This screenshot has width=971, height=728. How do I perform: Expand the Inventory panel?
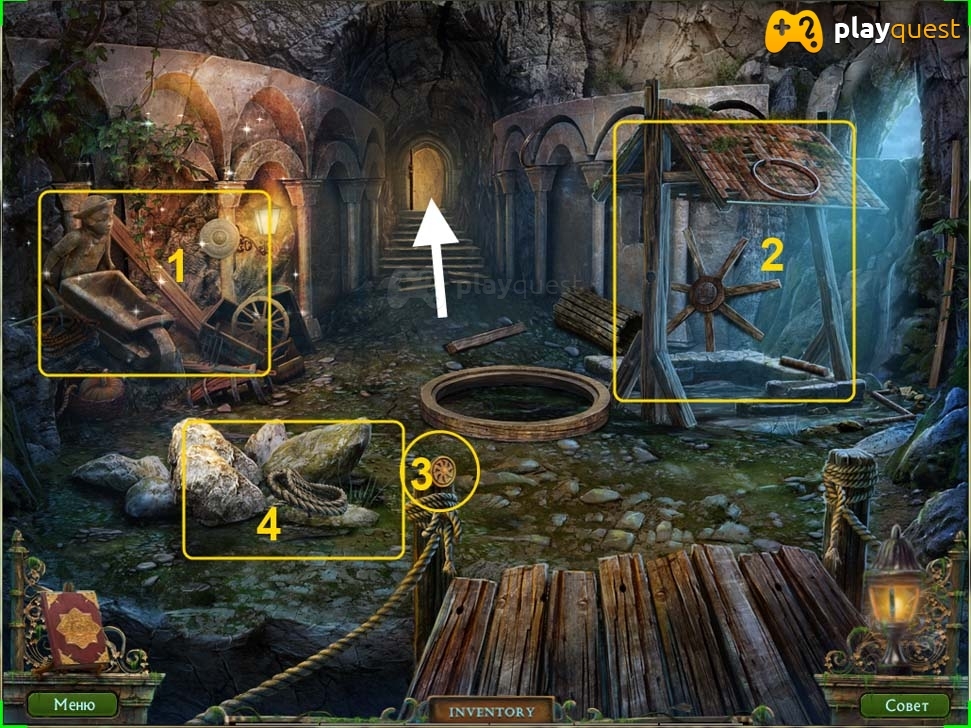point(491,712)
